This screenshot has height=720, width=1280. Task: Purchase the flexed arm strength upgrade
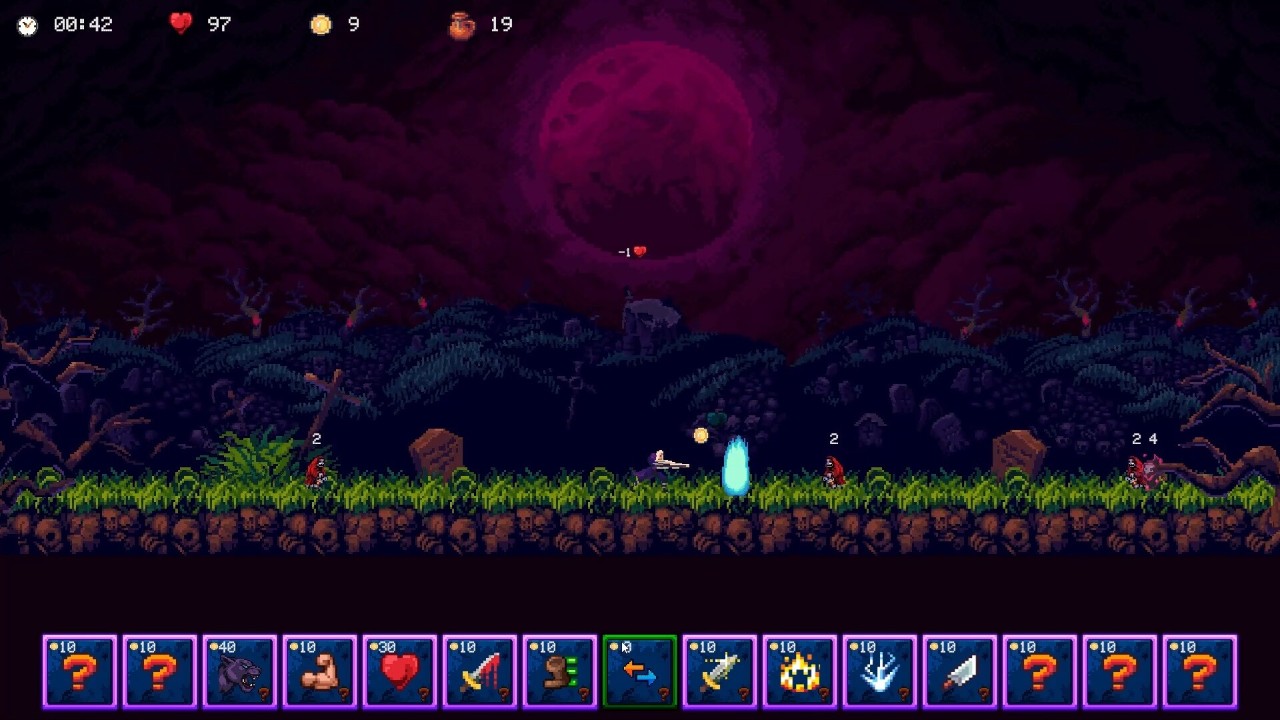(x=320, y=671)
